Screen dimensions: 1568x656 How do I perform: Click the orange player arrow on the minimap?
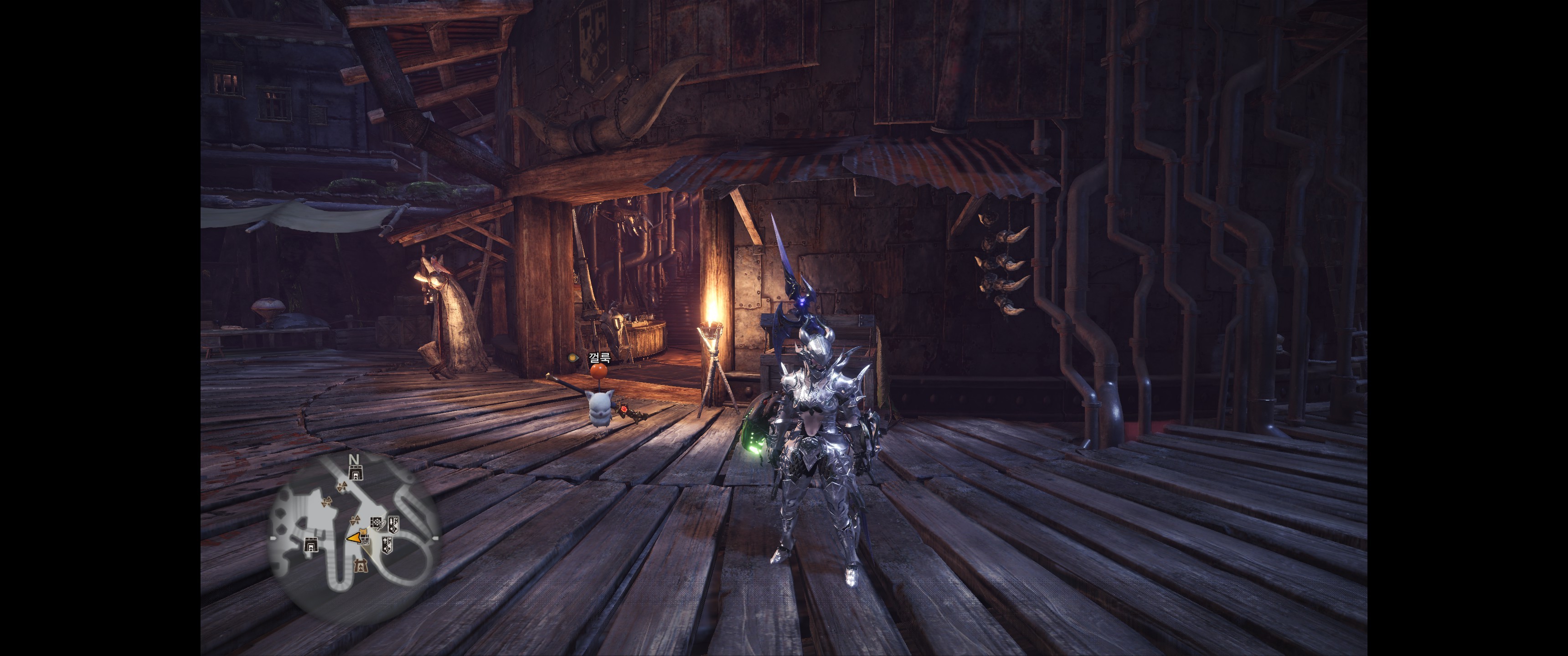click(354, 538)
